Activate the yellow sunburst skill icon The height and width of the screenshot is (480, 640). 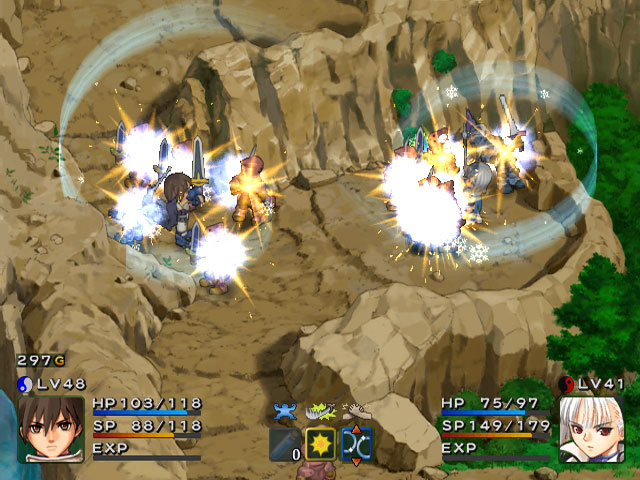[320, 443]
